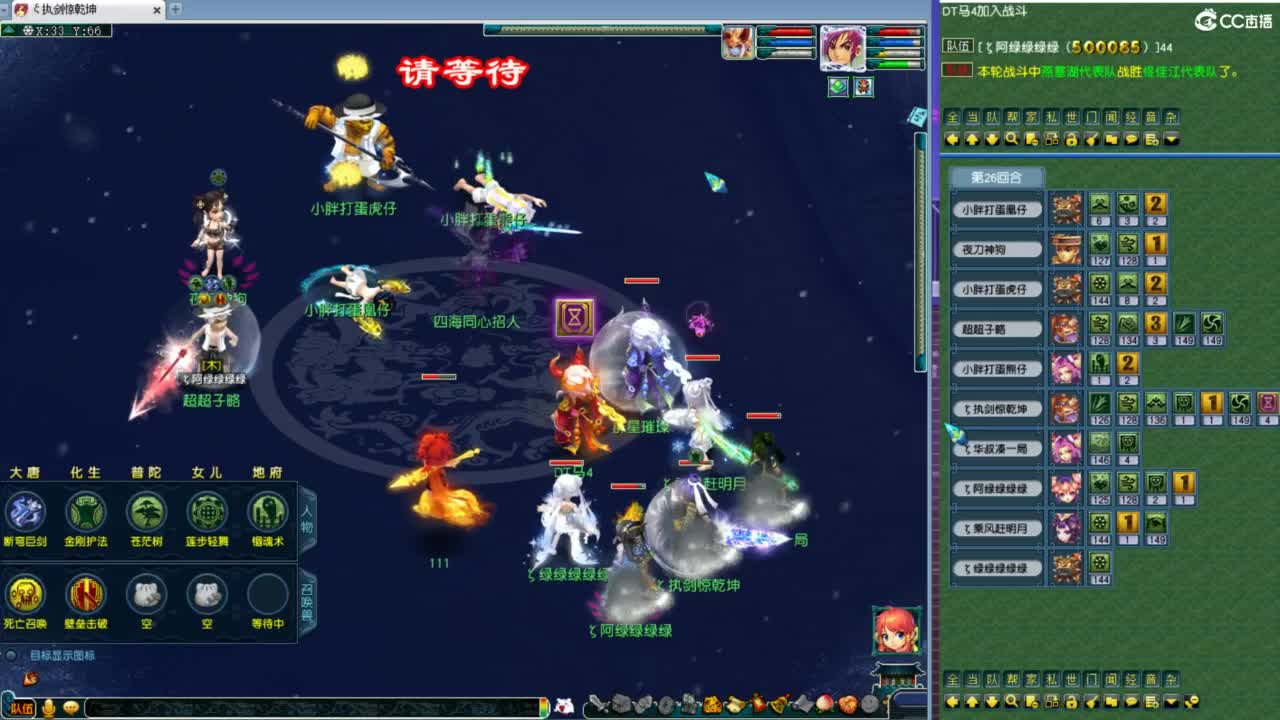Click the 队伍 button at bottom left
Screen dimensions: 1280x720
point(23,707)
